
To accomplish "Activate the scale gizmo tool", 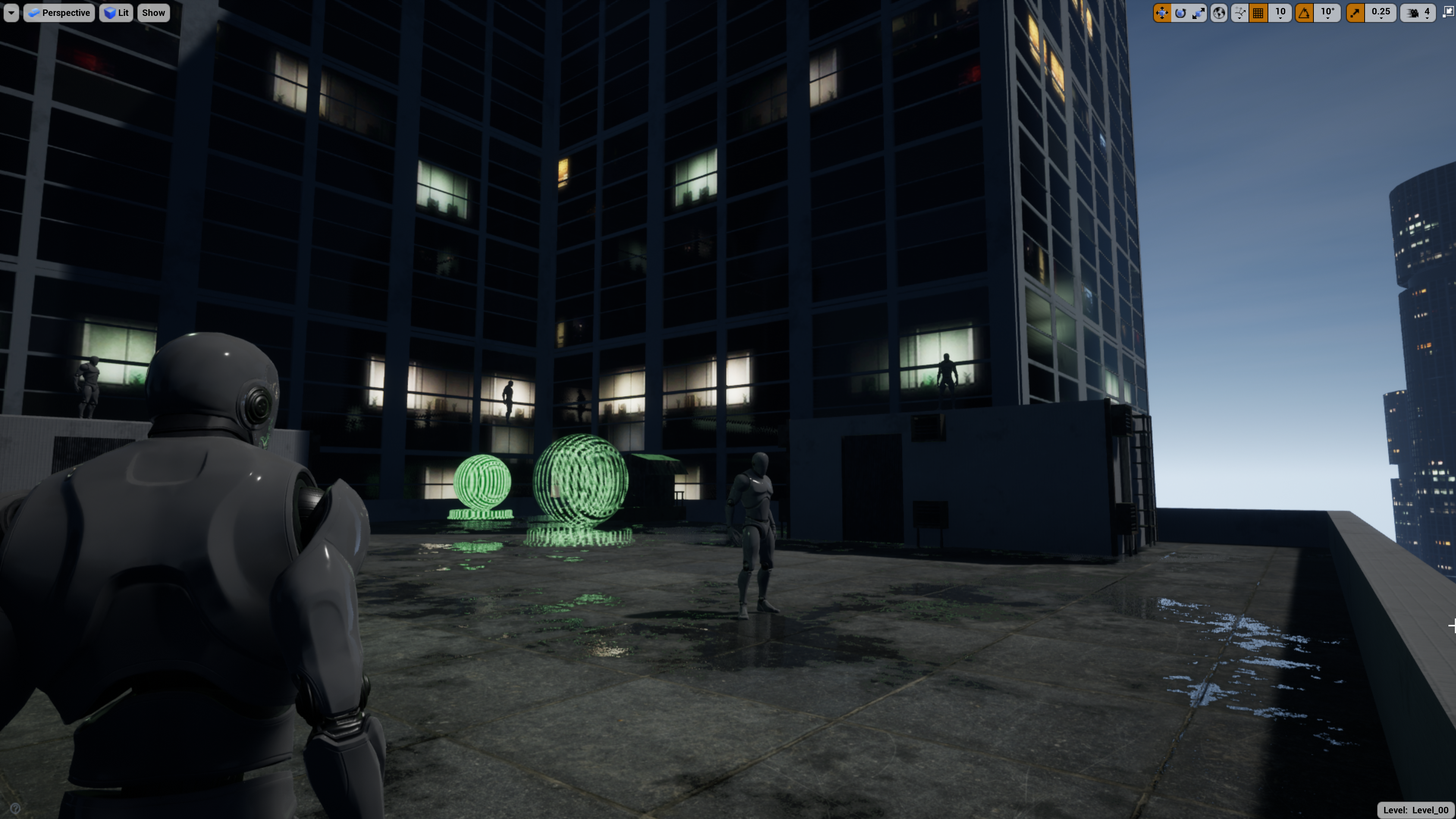I will coord(1198,13).
